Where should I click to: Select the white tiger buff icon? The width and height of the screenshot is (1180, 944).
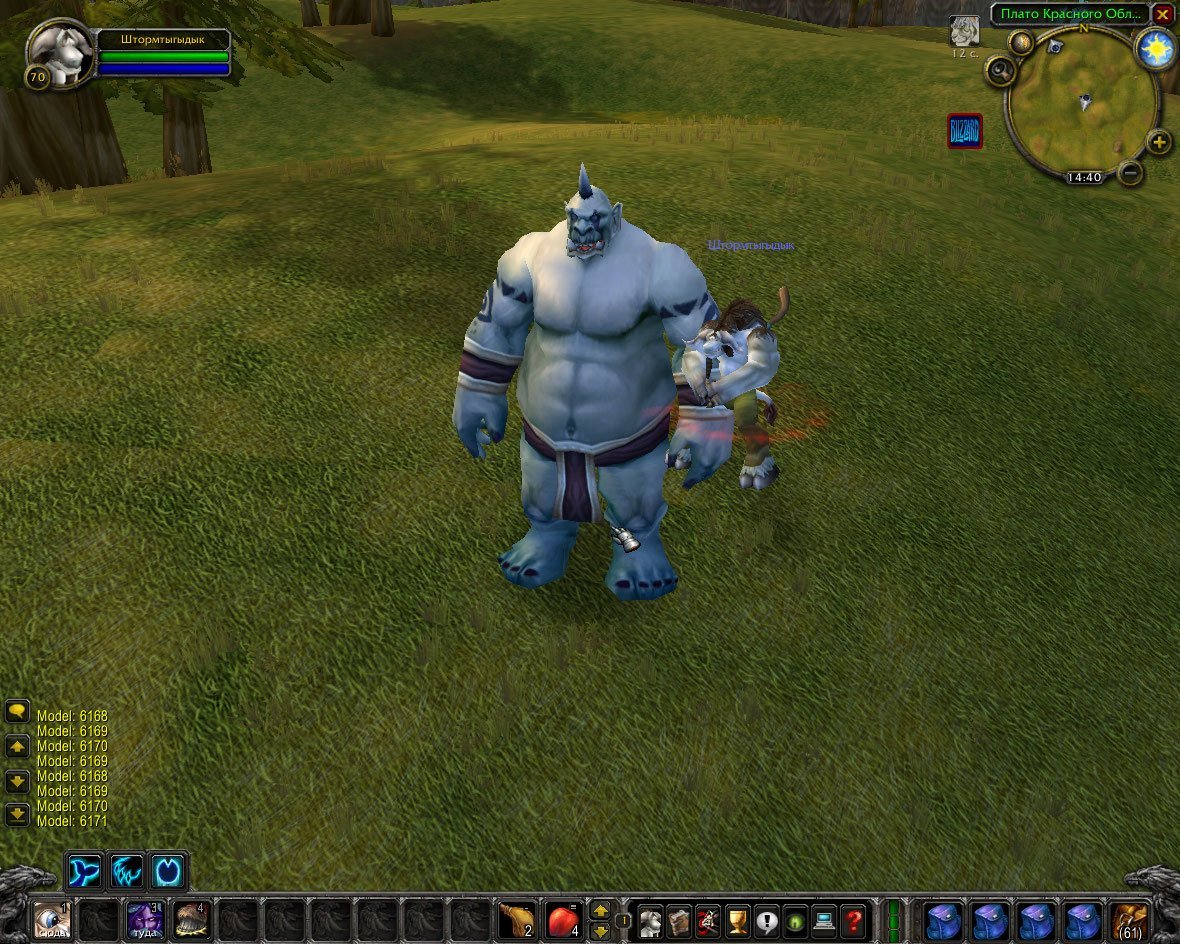coord(964,31)
